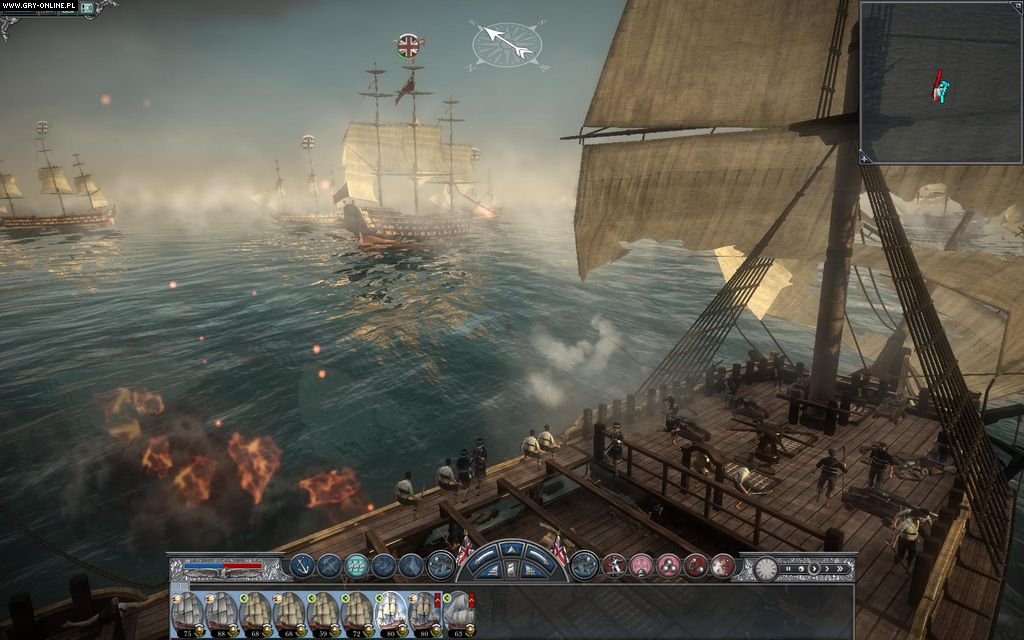
Task: Click the wind direction compass
Action: coord(508,42)
